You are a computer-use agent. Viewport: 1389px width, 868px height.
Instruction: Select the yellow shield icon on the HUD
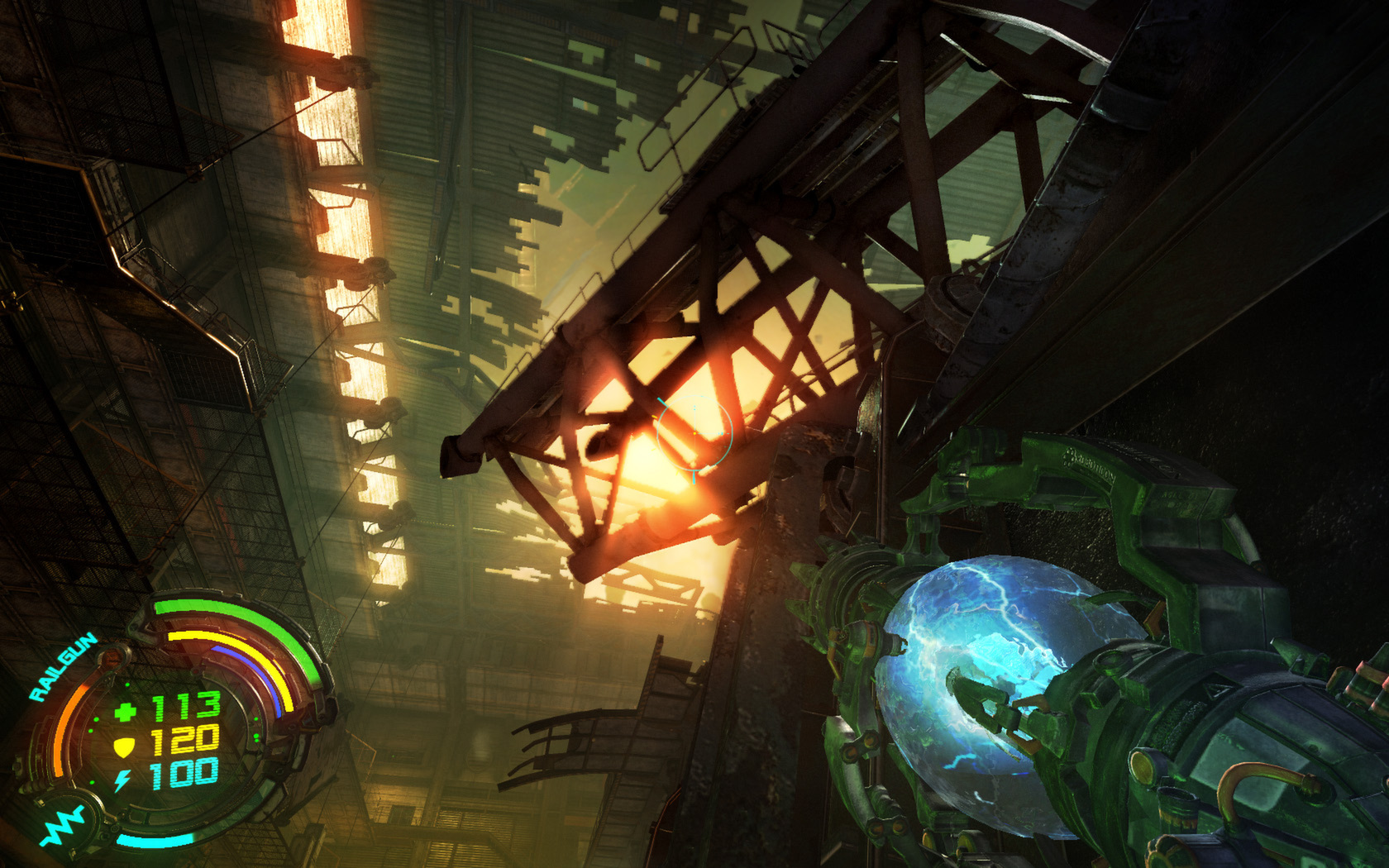(123, 744)
